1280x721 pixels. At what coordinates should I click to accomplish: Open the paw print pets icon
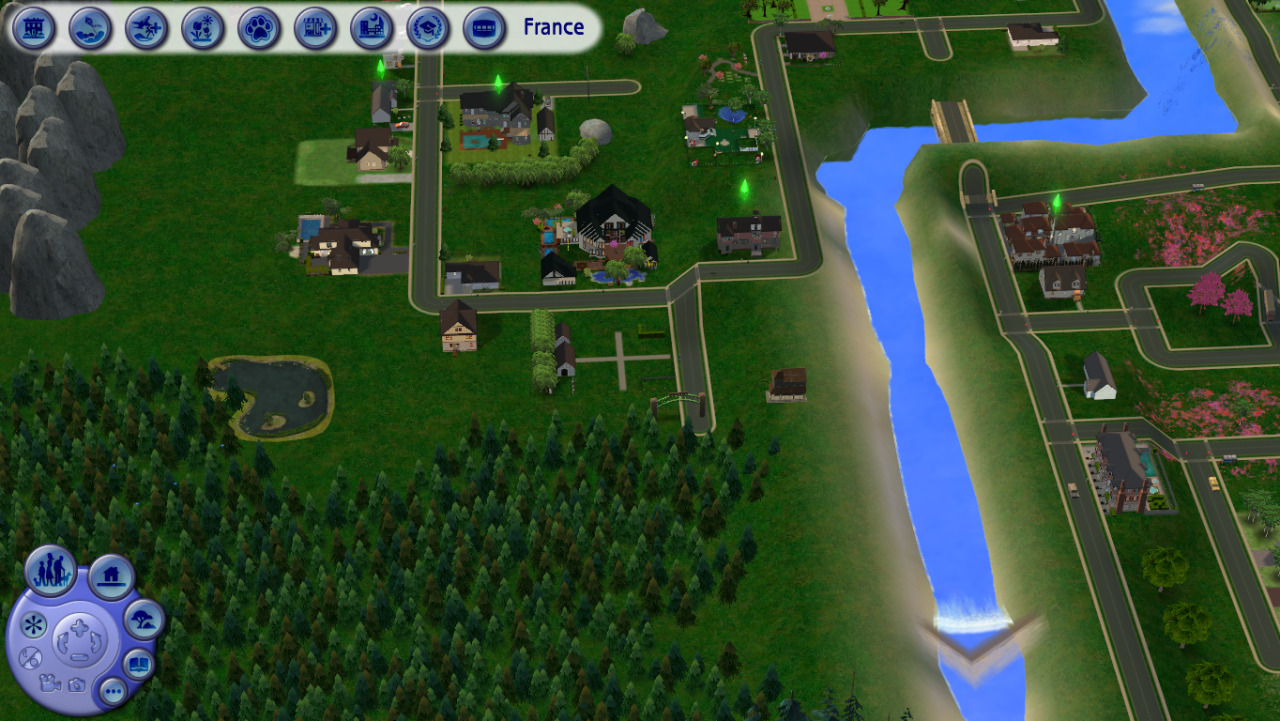[x=259, y=28]
